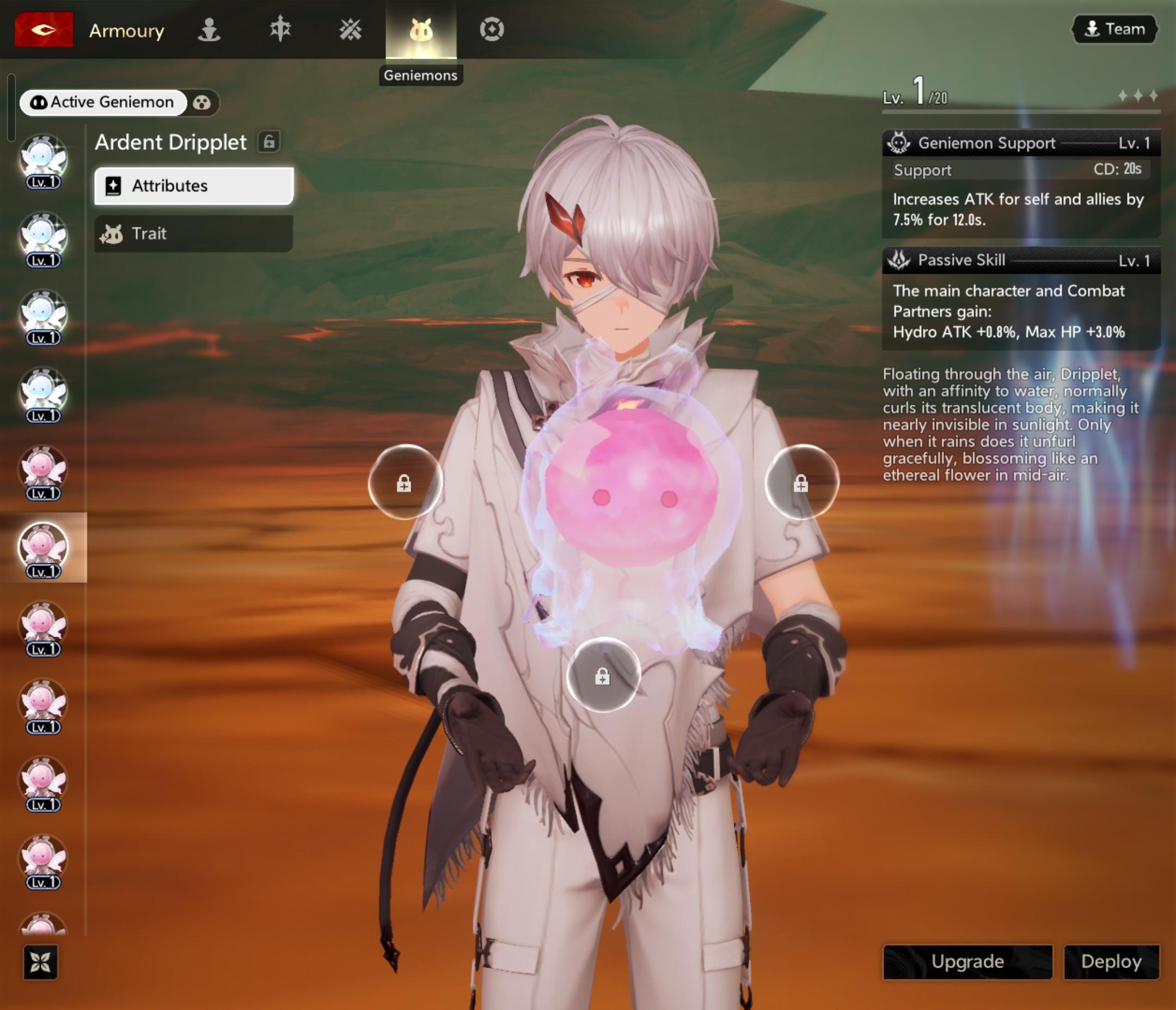
Task: Switch to the Geniemons tab
Action: (420, 29)
